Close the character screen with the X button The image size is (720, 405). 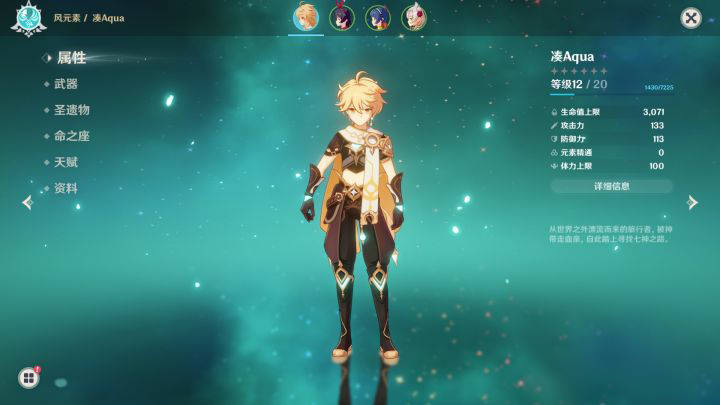[690, 18]
